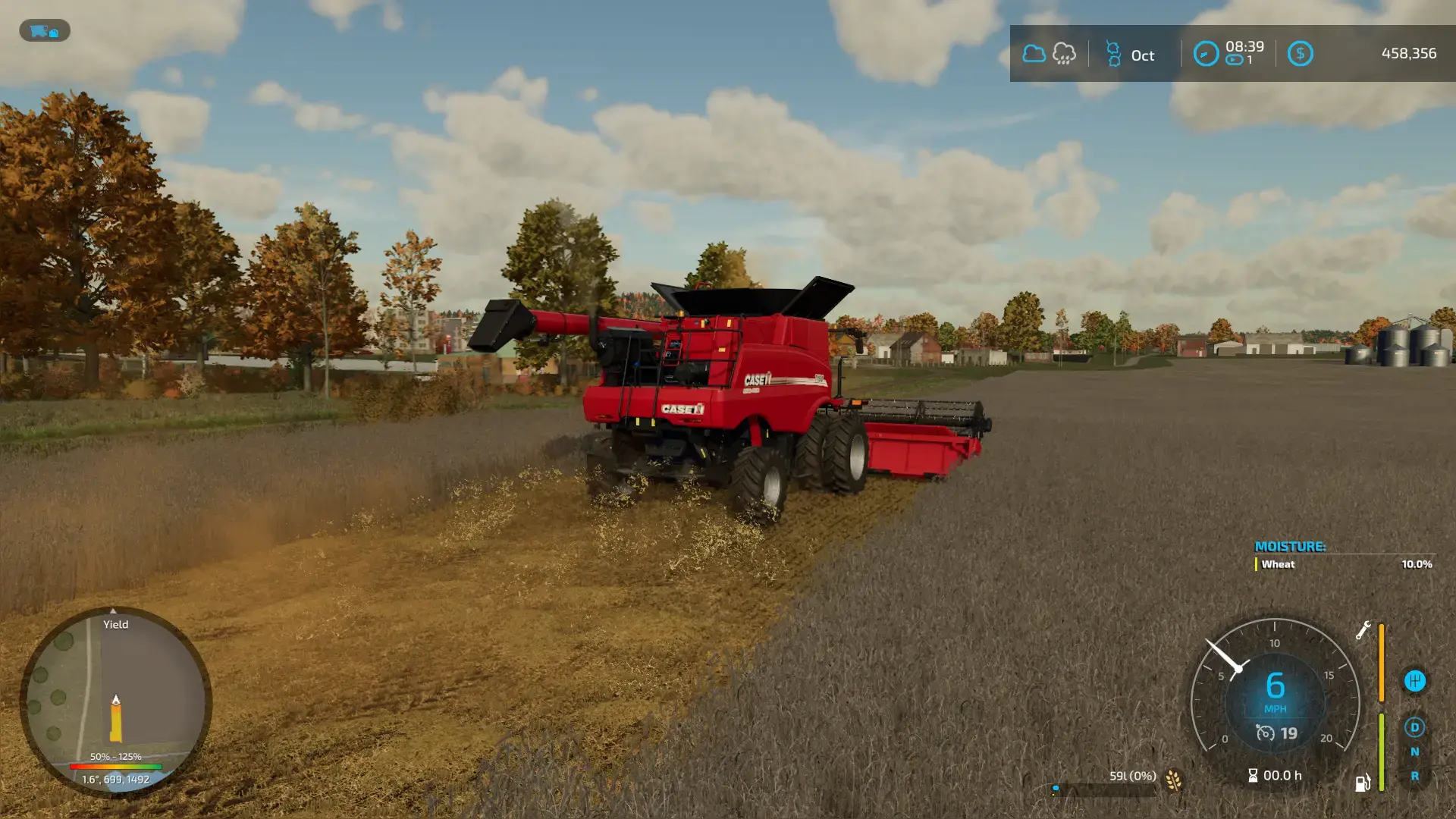Click the blue gear shifter icon
Viewport: 1456px width, 819px height.
point(1414,681)
